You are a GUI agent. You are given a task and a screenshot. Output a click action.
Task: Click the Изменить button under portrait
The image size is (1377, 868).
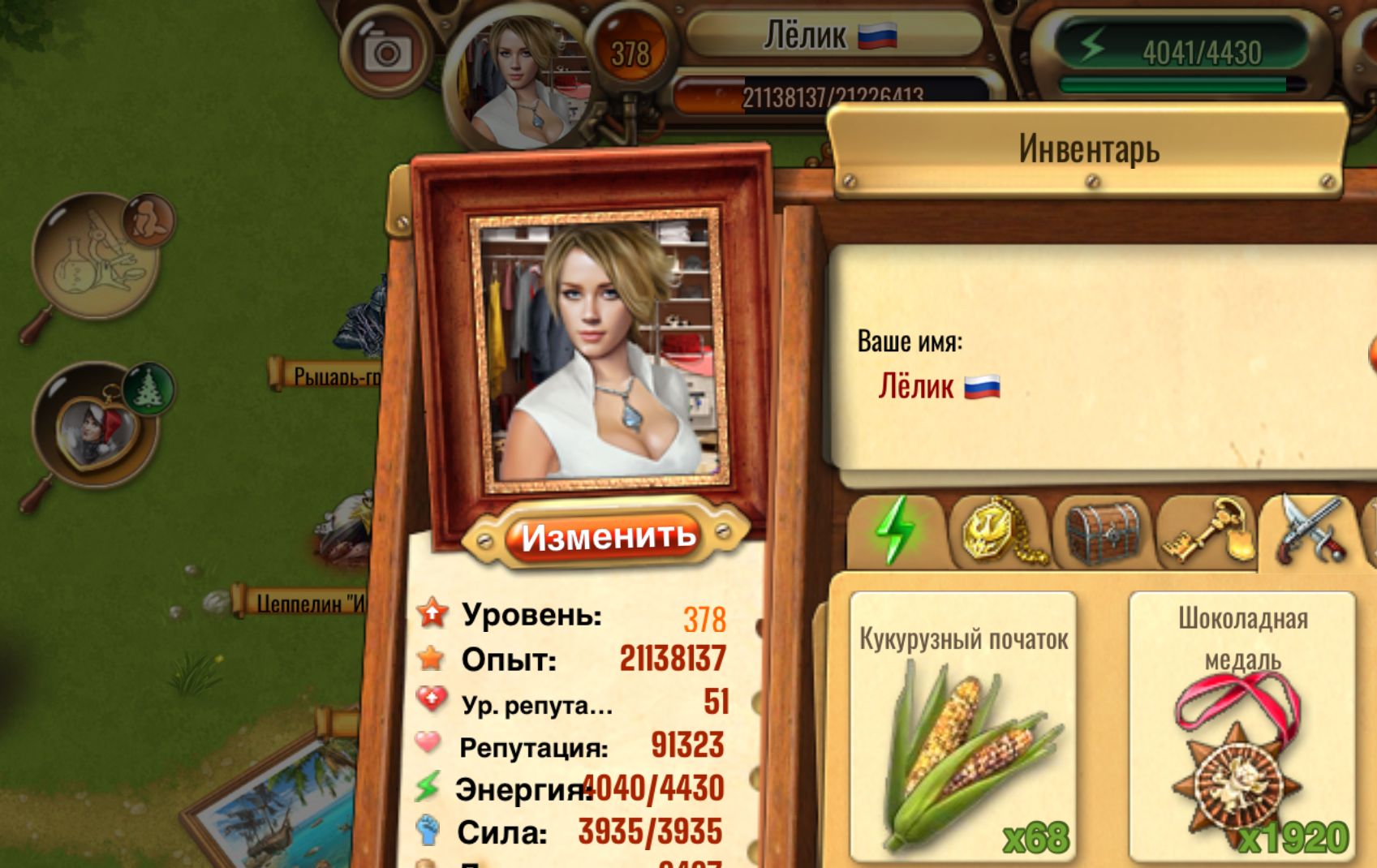click(x=608, y=536)
